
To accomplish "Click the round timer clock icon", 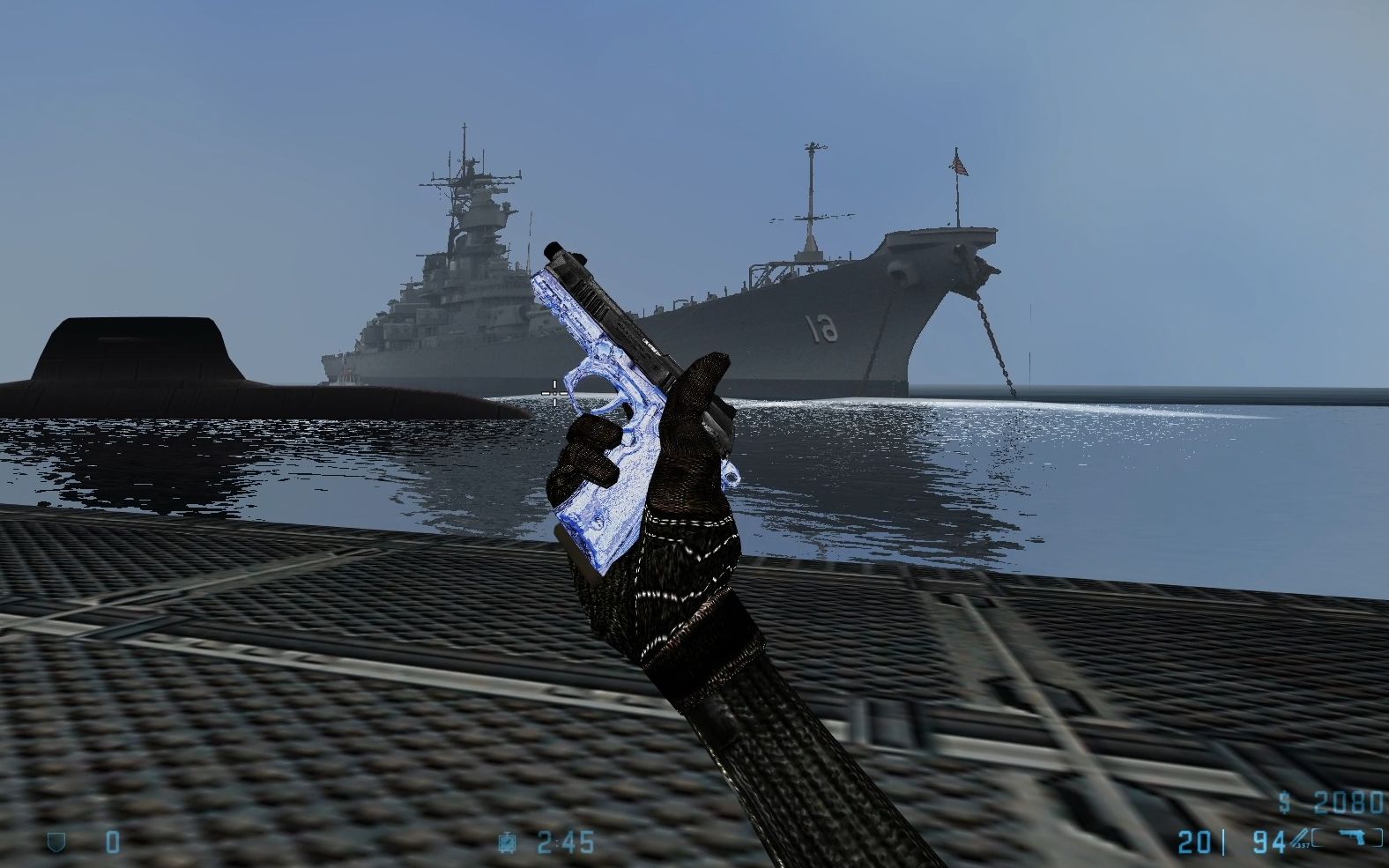I will (x=509, y=842).
